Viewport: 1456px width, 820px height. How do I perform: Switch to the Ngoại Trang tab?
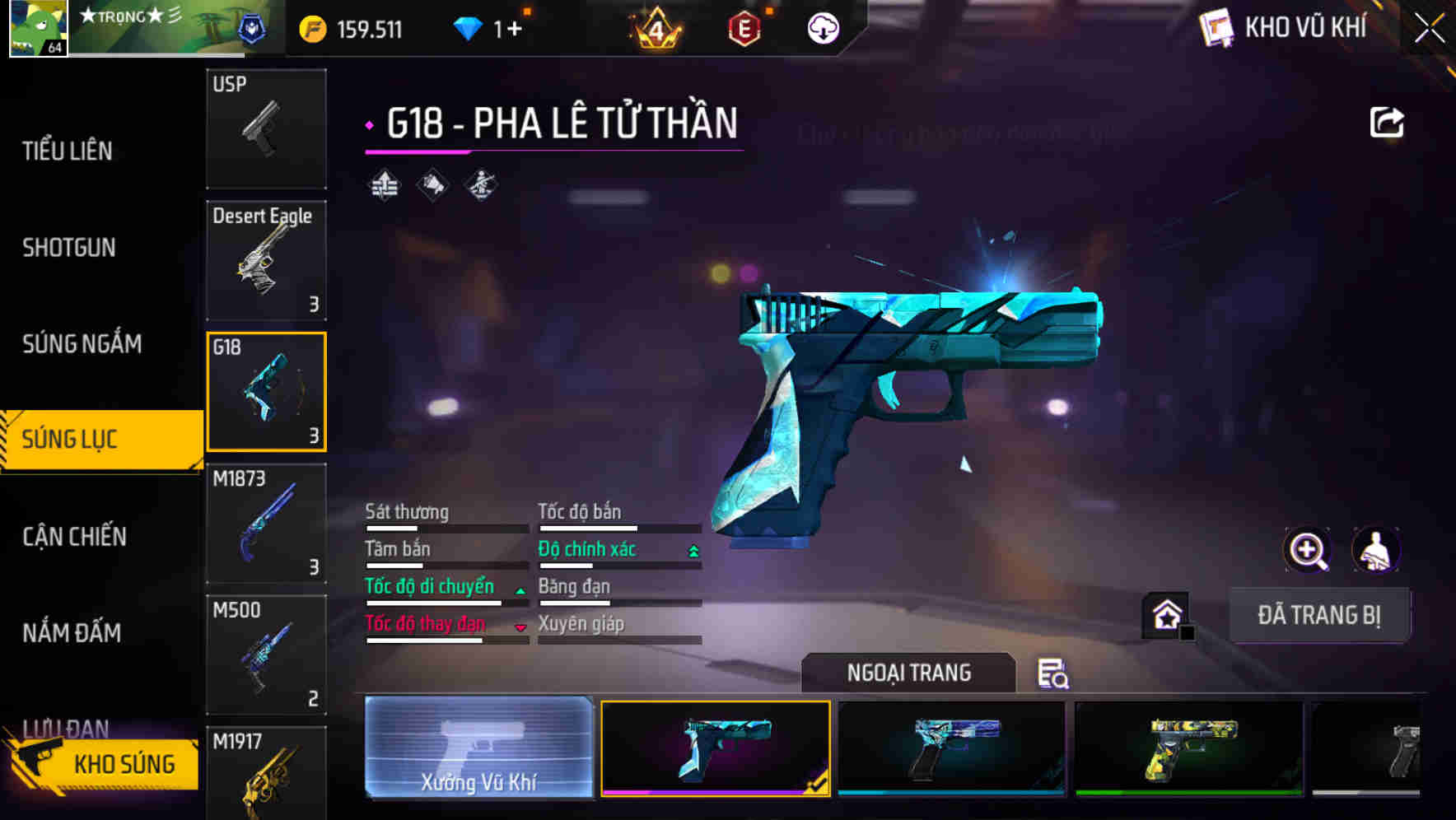(908, 673)
